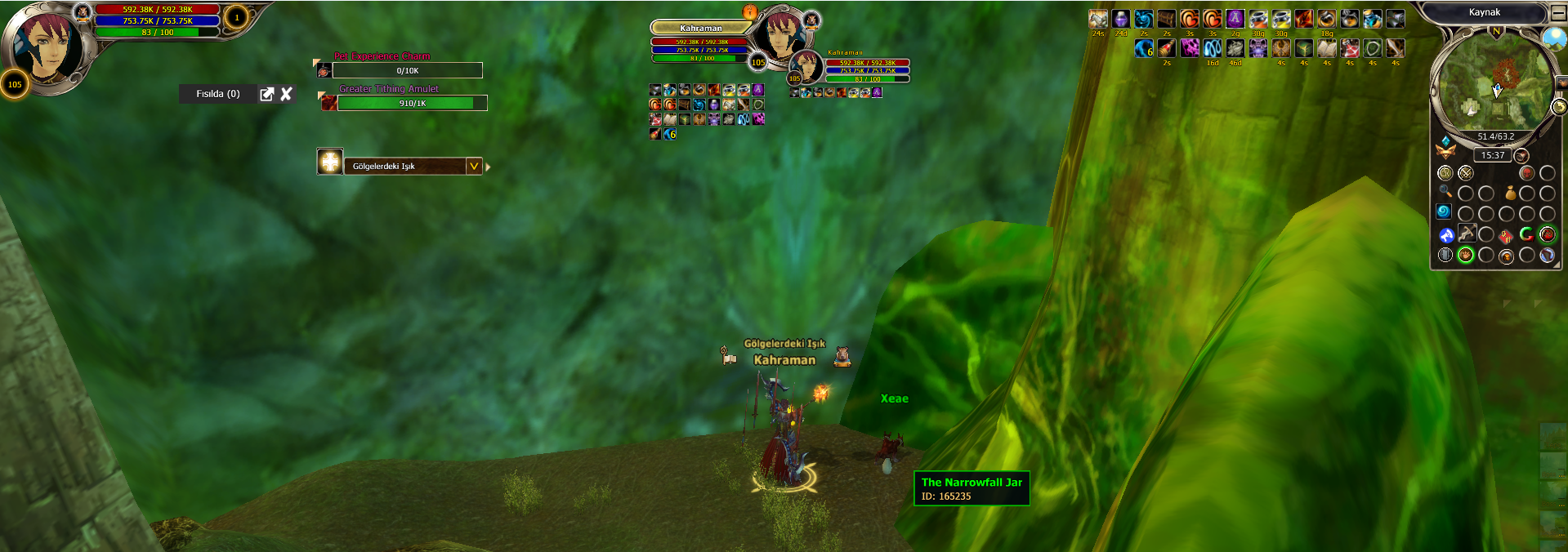Click the Kaynak zone name header
The image size is (1568, 552).
point(1484,12)
